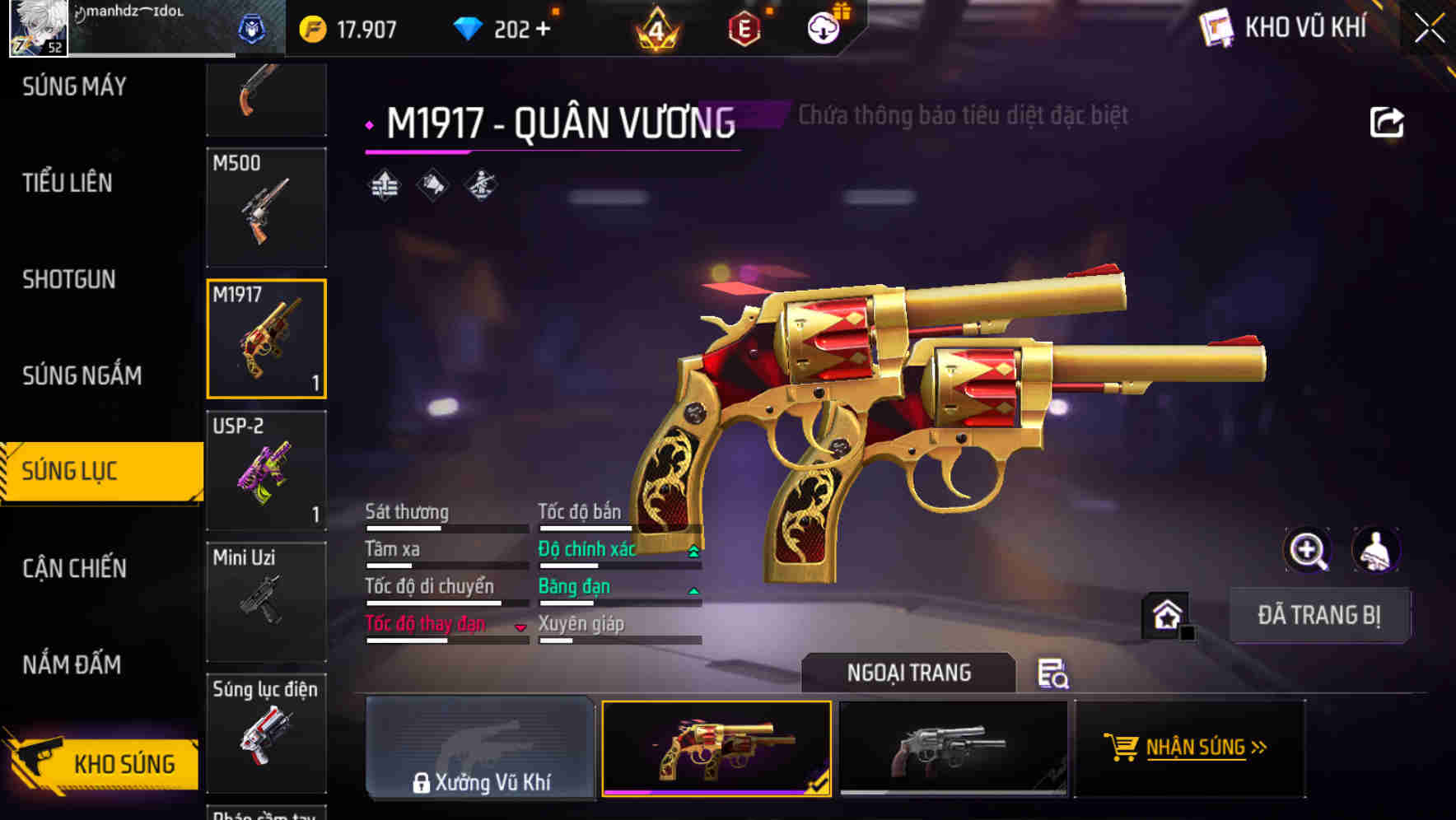Select the M1917 weapon in the list
Image resolution: width=1456 pixels, height=820 pixels.
tap(265, 339)
